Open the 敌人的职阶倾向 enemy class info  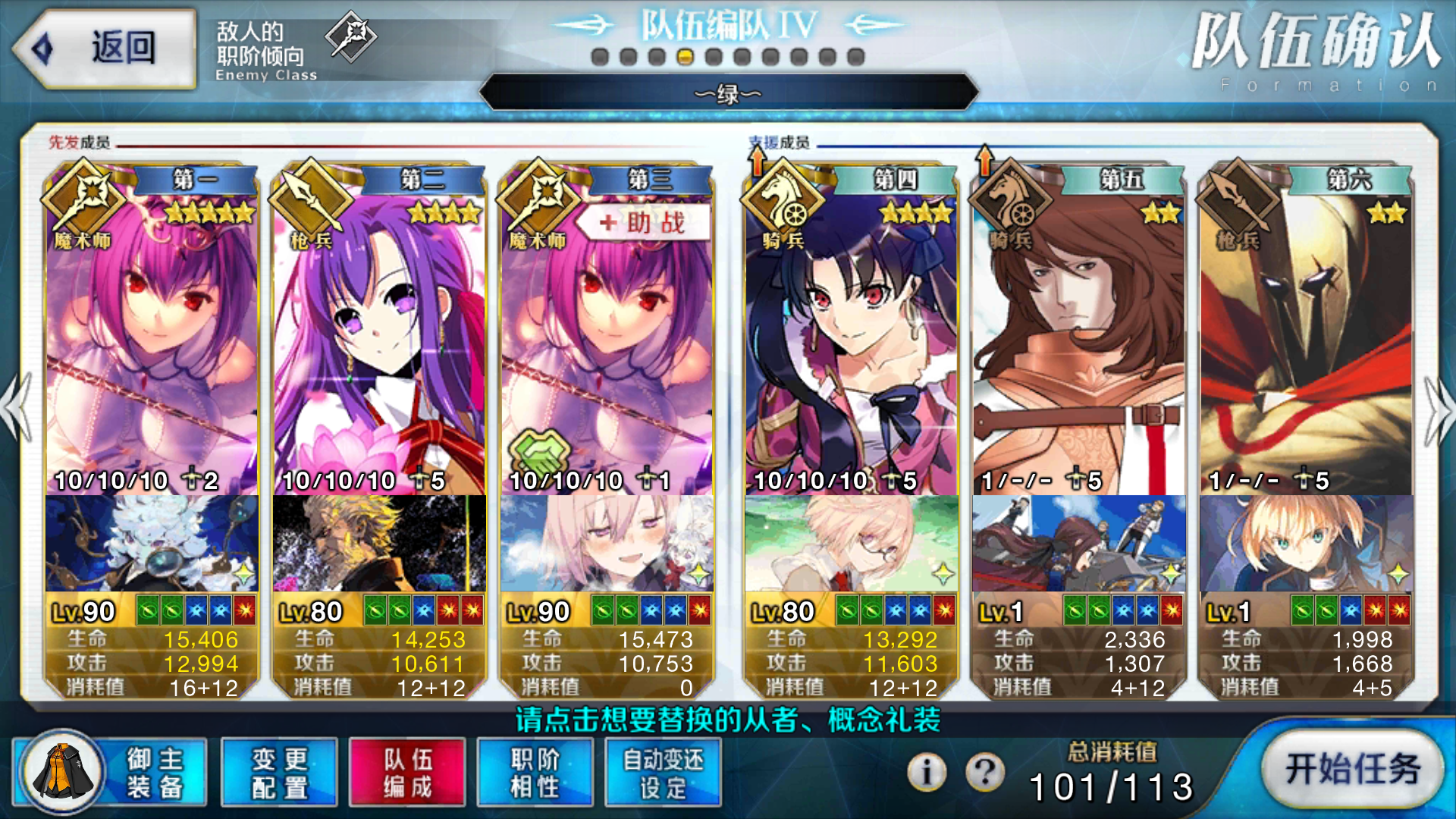pos(296,47)
